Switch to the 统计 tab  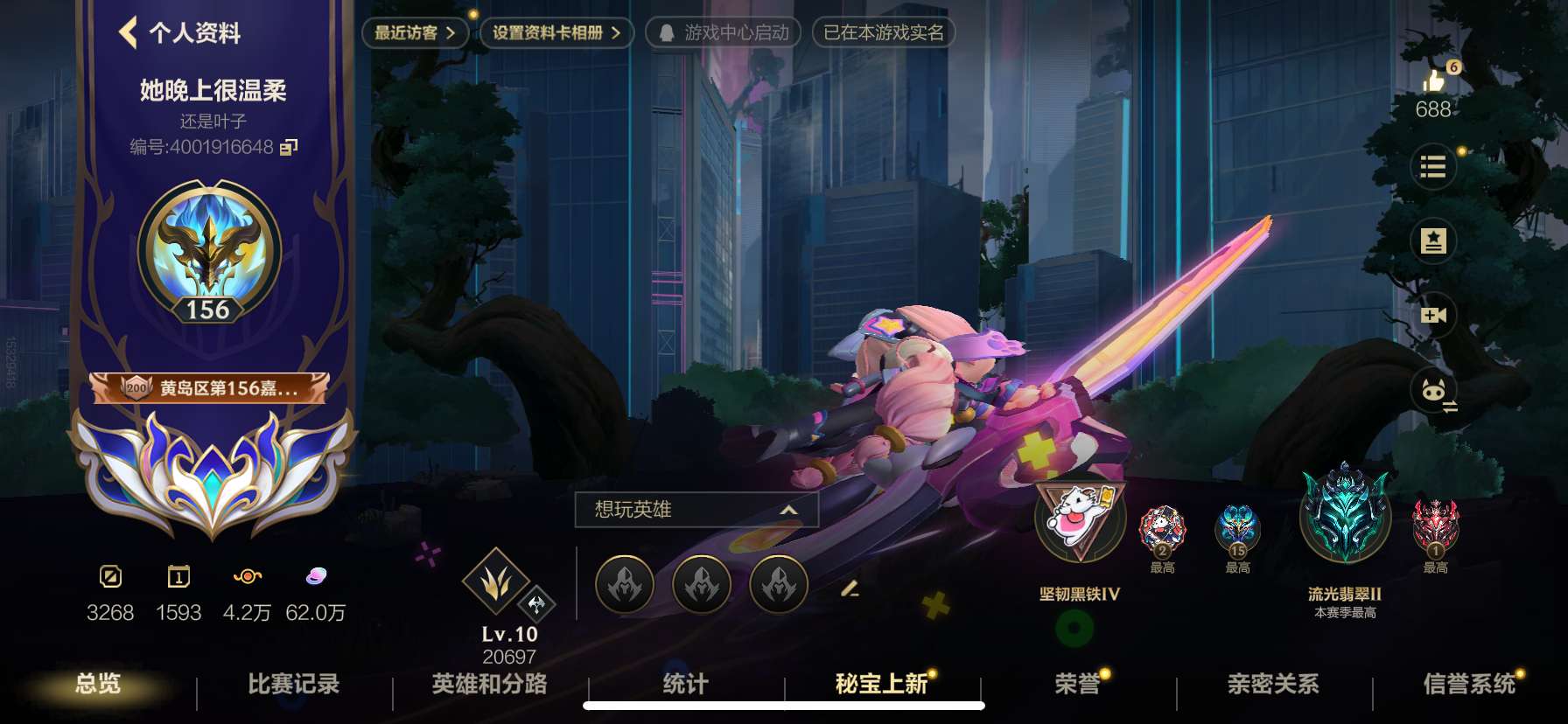point(687,687)
